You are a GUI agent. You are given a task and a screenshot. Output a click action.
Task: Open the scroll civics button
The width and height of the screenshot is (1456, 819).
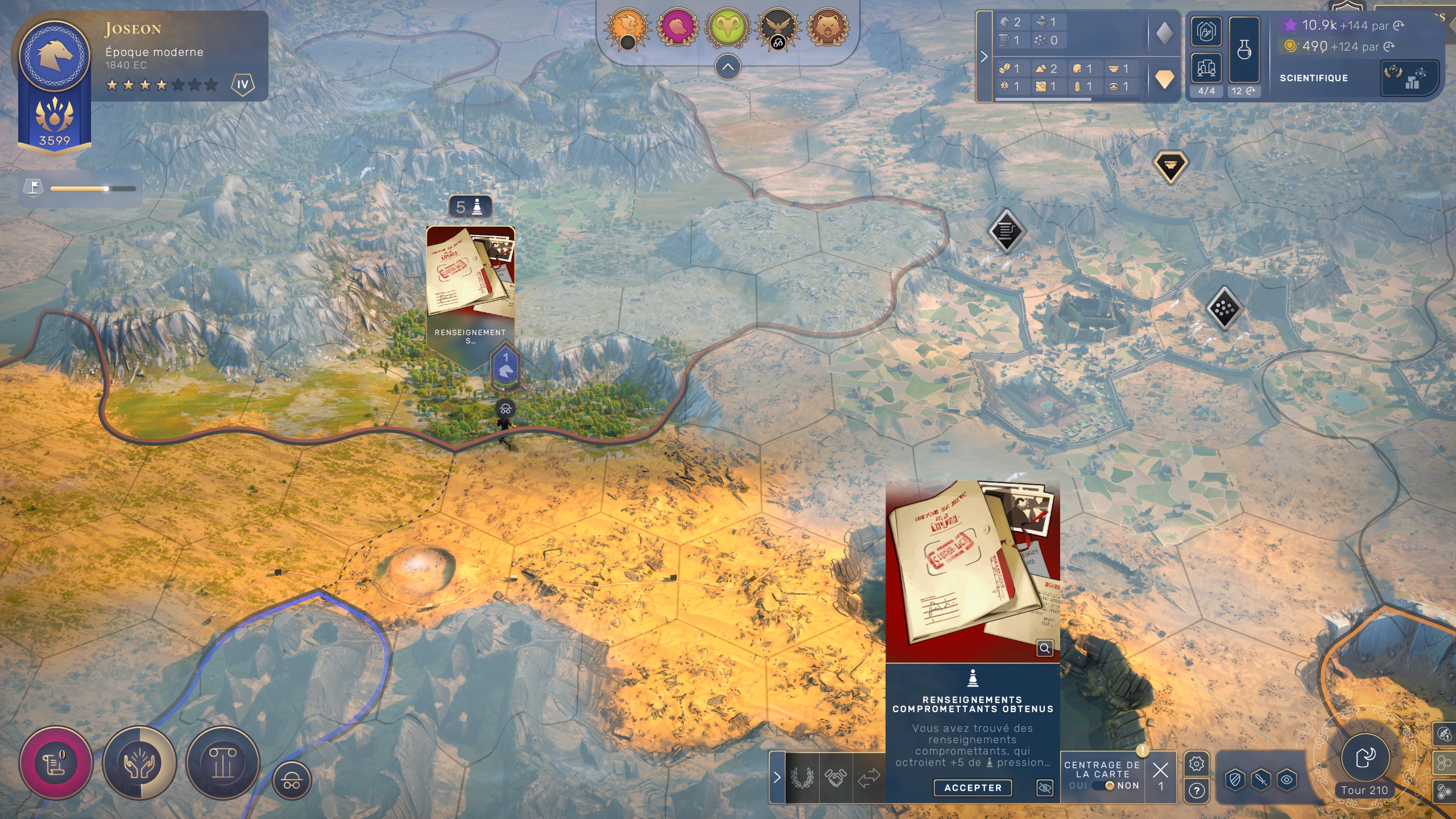(55, 763)
